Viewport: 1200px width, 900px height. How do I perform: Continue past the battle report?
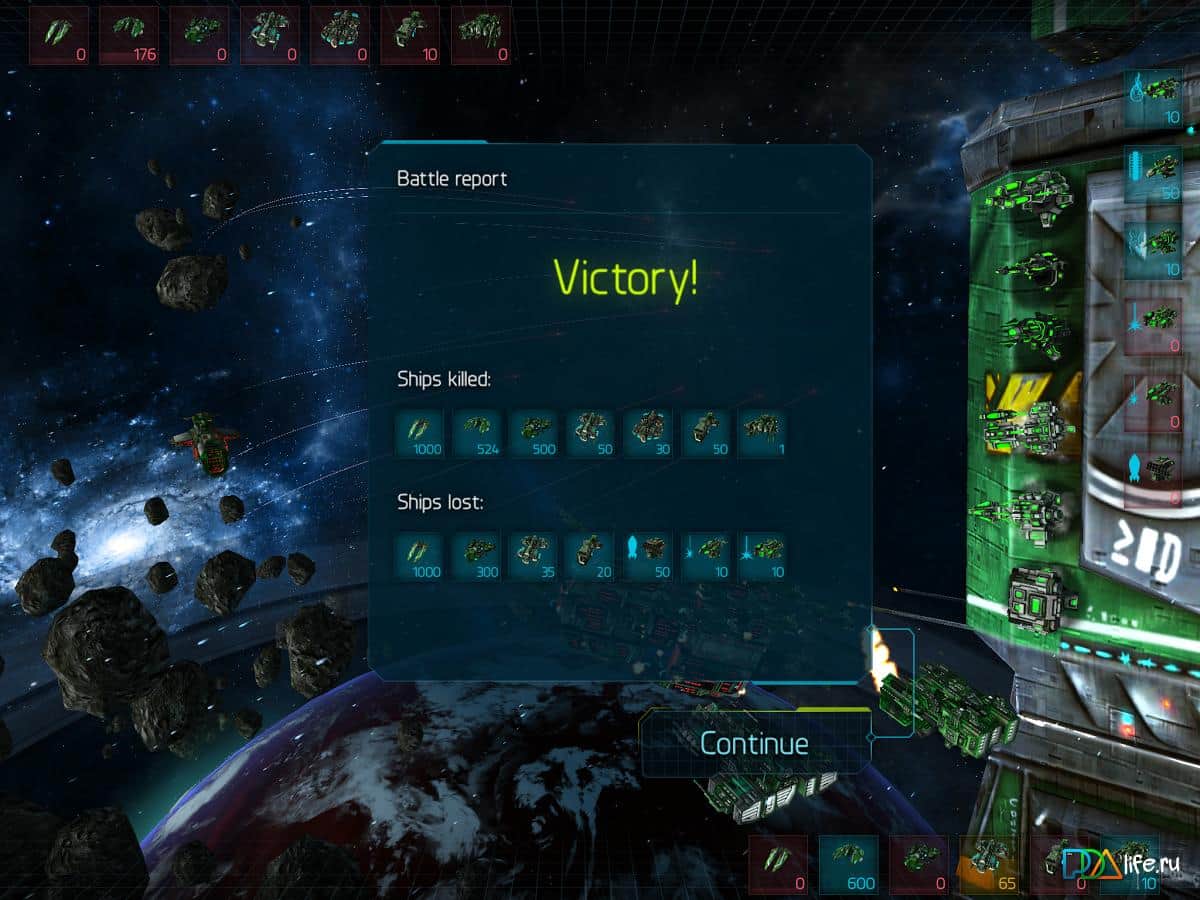[754, 743]
